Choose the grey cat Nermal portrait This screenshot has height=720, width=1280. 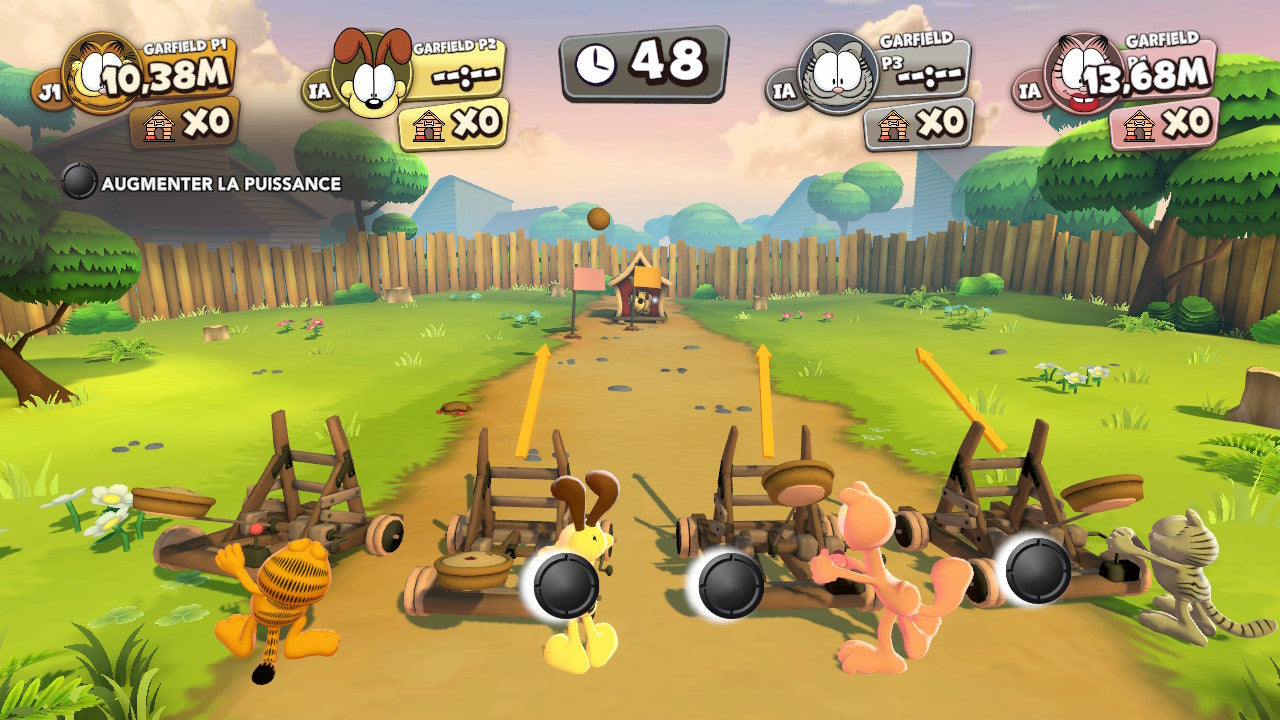point(838,73)
